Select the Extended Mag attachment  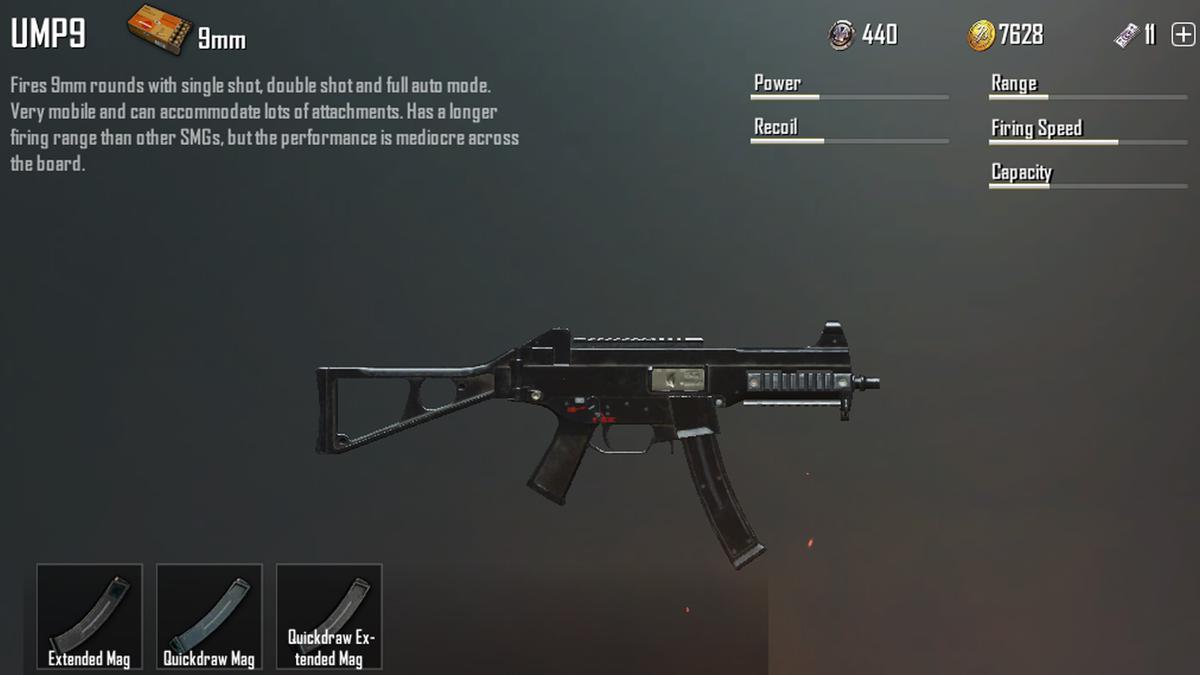point(90,616)
